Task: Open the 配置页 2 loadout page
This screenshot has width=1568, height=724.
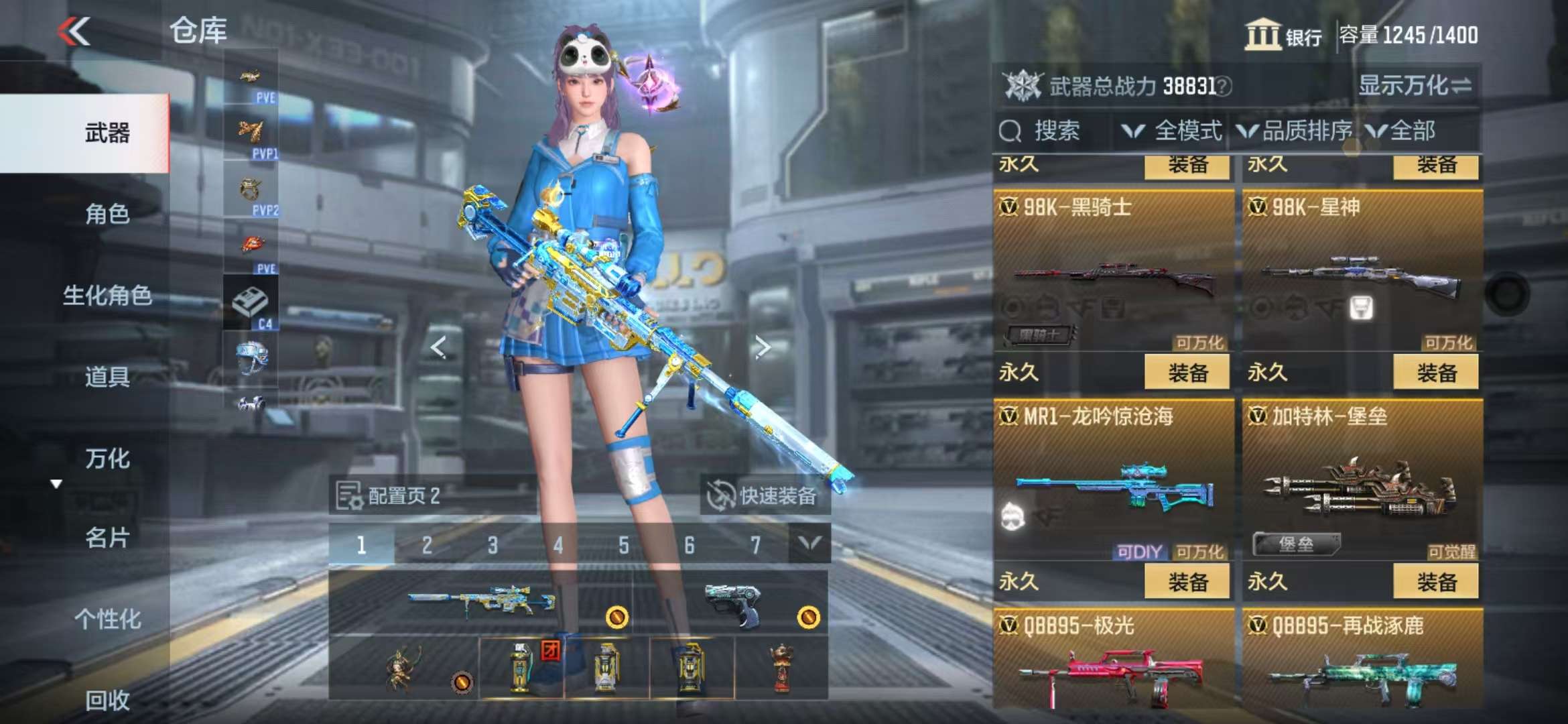Action: tap(389, 496)
